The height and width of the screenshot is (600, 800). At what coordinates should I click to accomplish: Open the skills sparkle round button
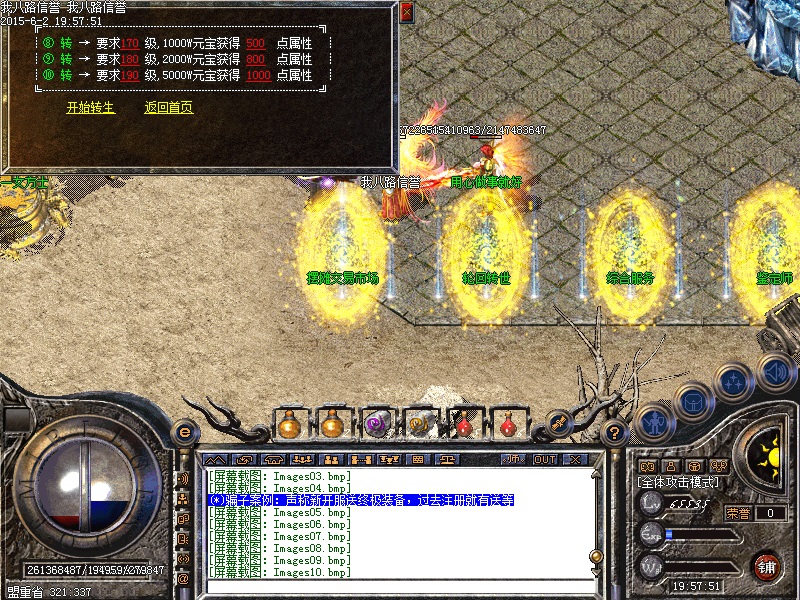click(x=735, y=382)
